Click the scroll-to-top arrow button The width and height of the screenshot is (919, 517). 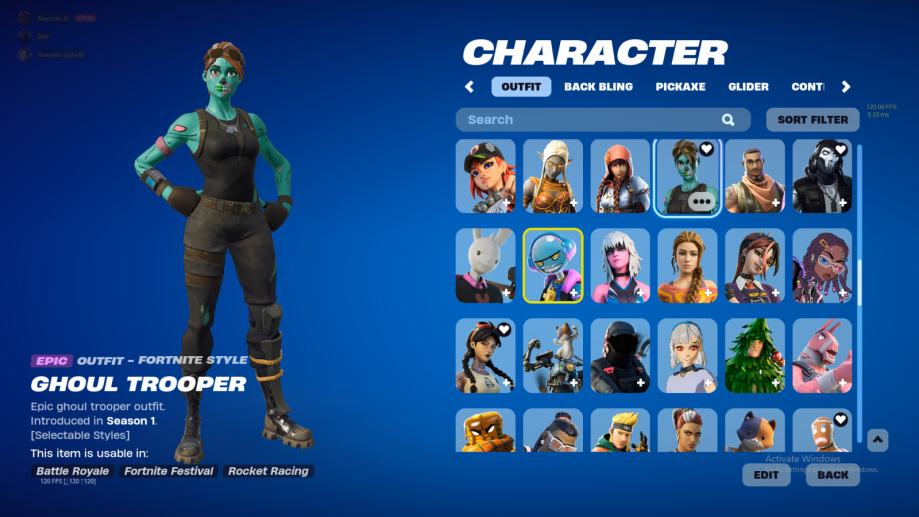coord(877,440)
